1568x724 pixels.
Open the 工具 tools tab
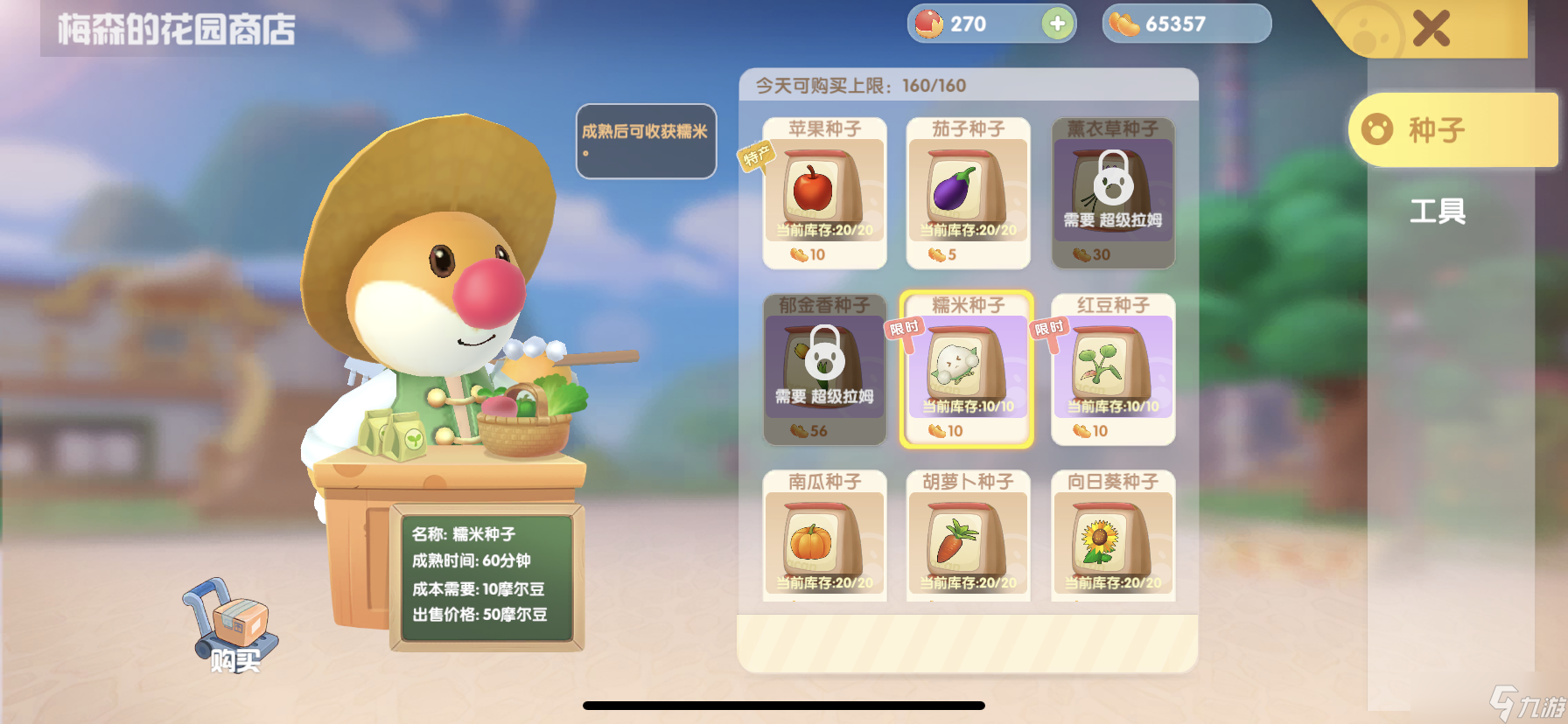[1437, 211]
